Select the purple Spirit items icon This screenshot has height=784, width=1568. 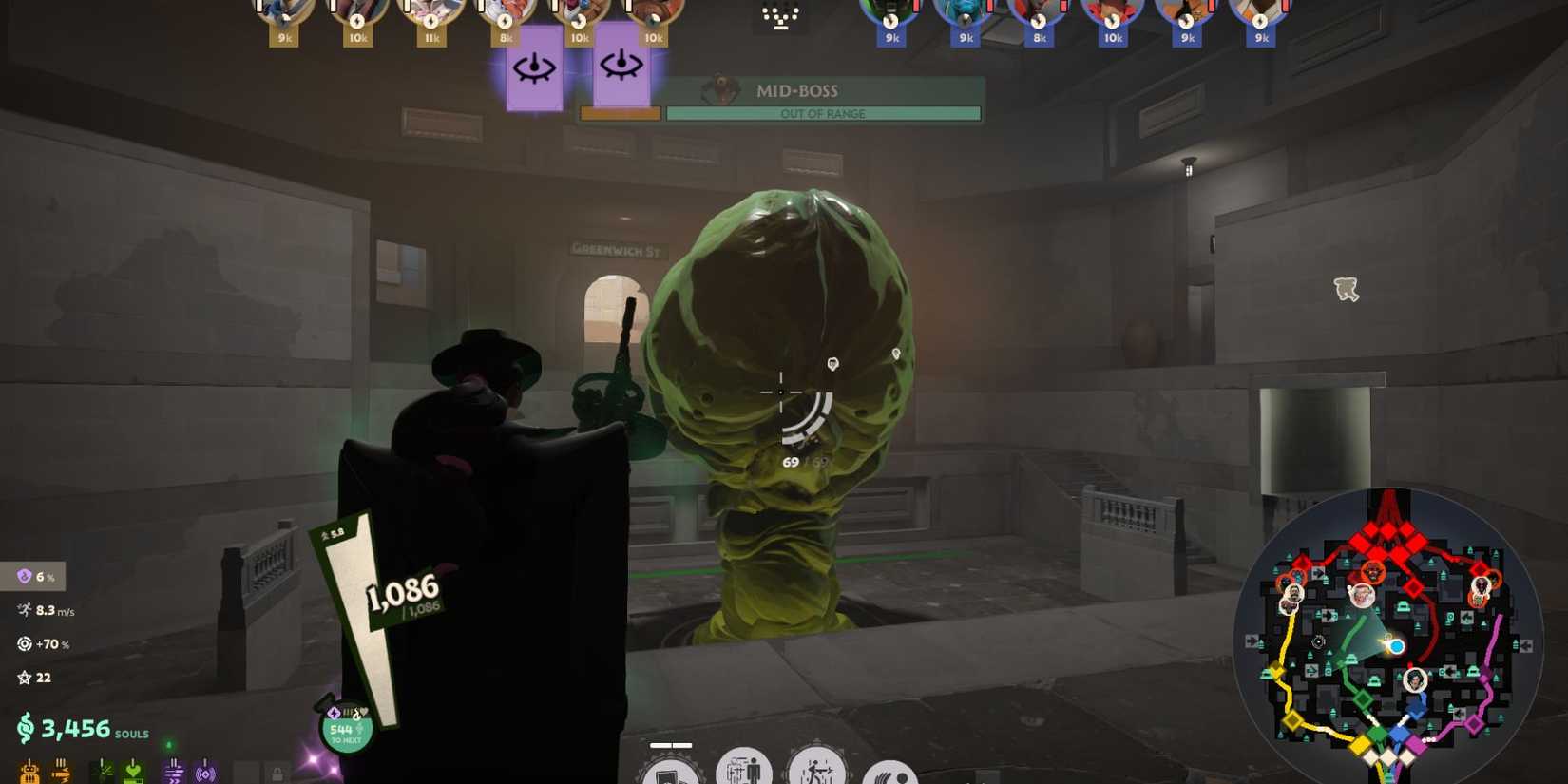point(175,772)
